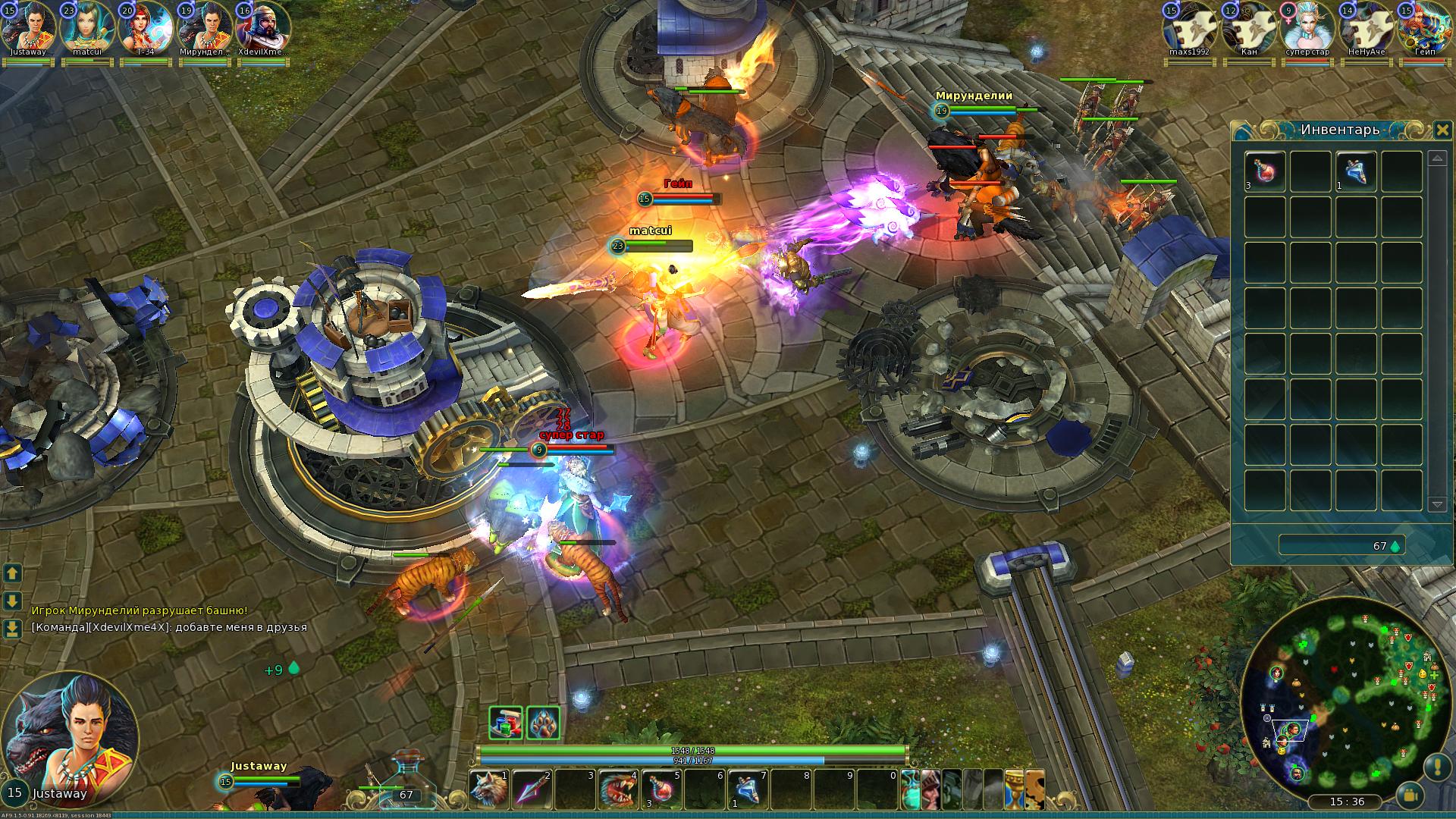Use the red potion in the hotbar

point(661,790)
